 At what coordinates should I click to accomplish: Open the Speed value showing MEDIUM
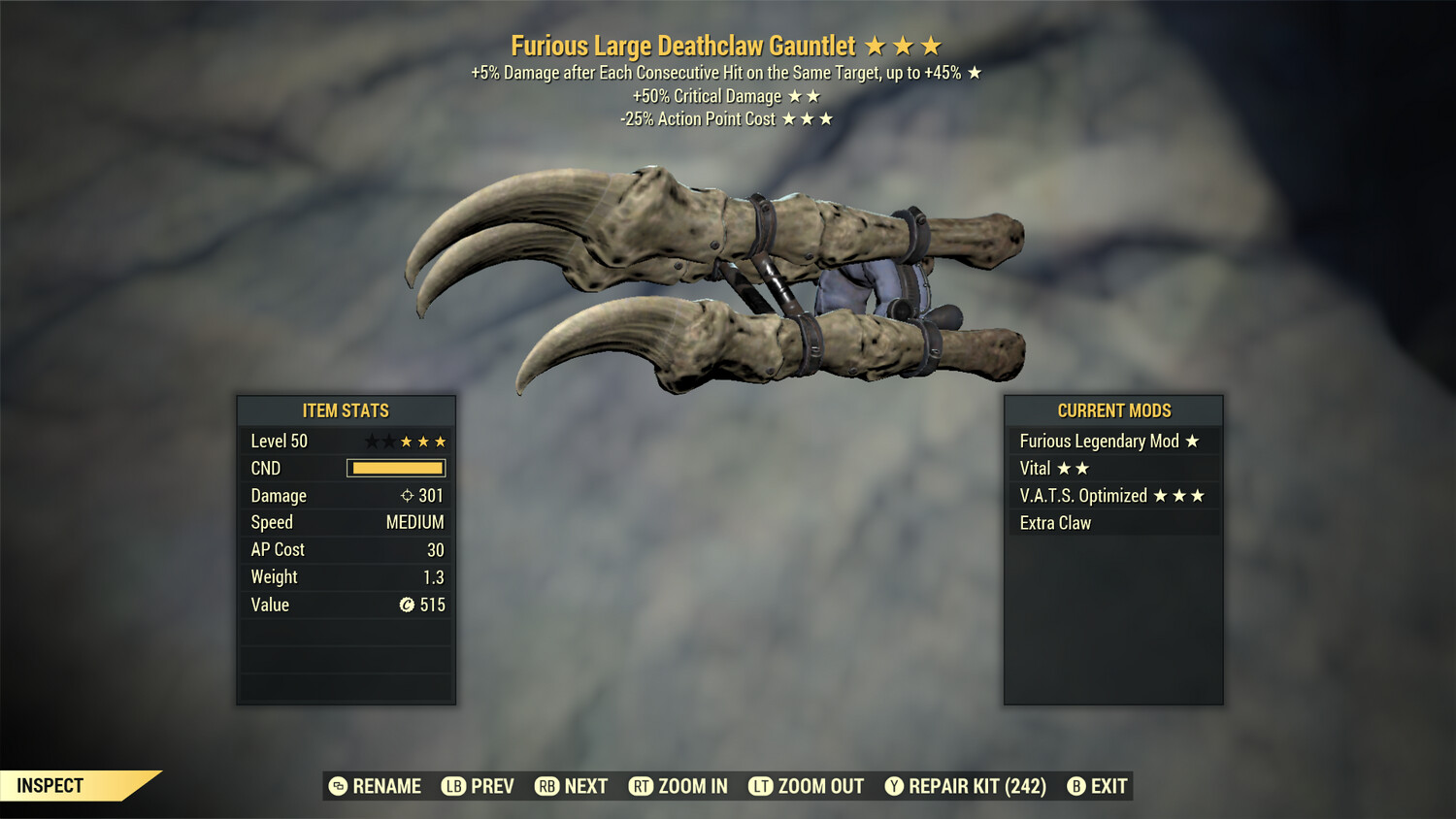pos(417,522)
